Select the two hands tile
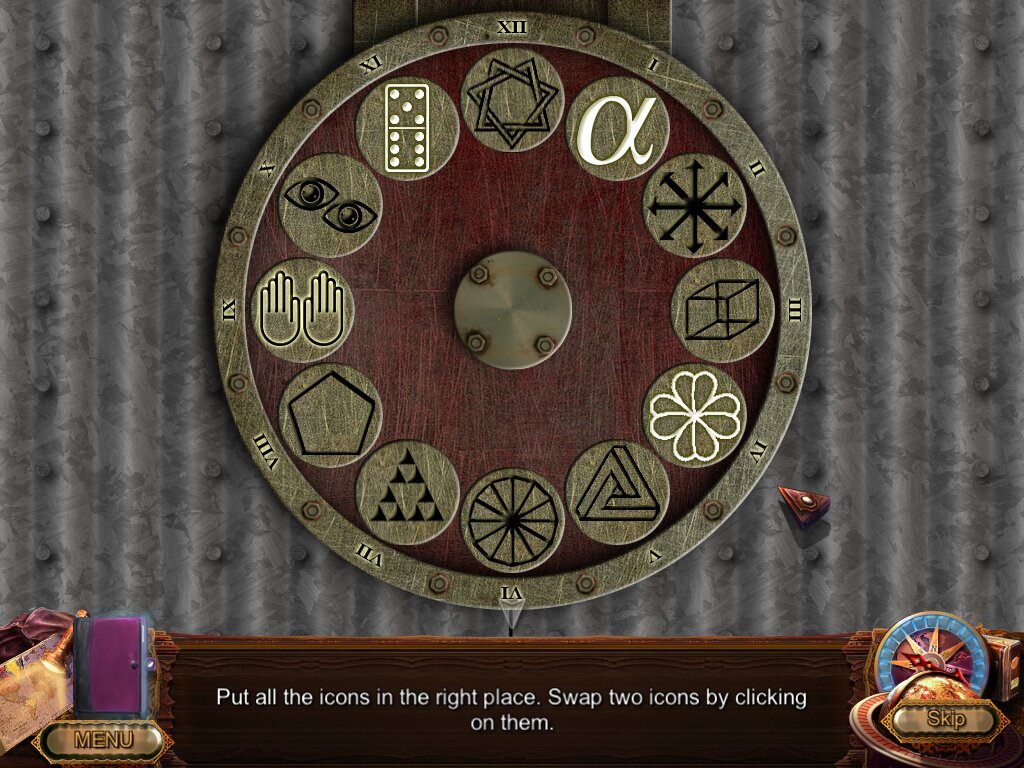The height and width of the screenshot is (768, 1024). (302, 310)
